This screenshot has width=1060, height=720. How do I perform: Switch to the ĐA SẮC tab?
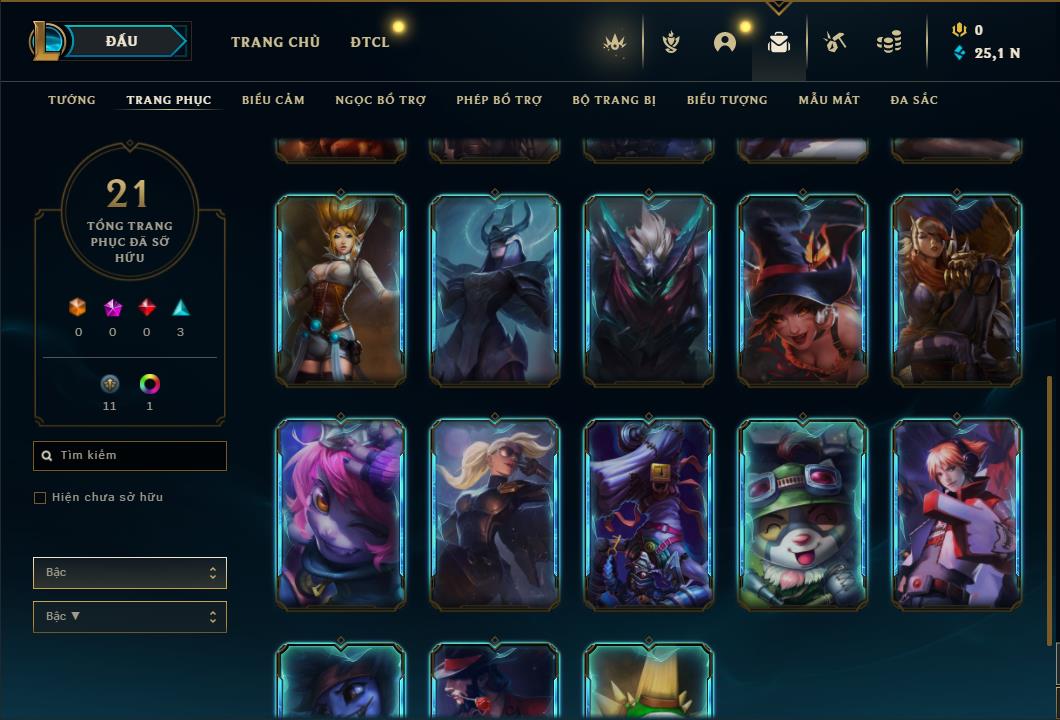(x=914, y=100)
